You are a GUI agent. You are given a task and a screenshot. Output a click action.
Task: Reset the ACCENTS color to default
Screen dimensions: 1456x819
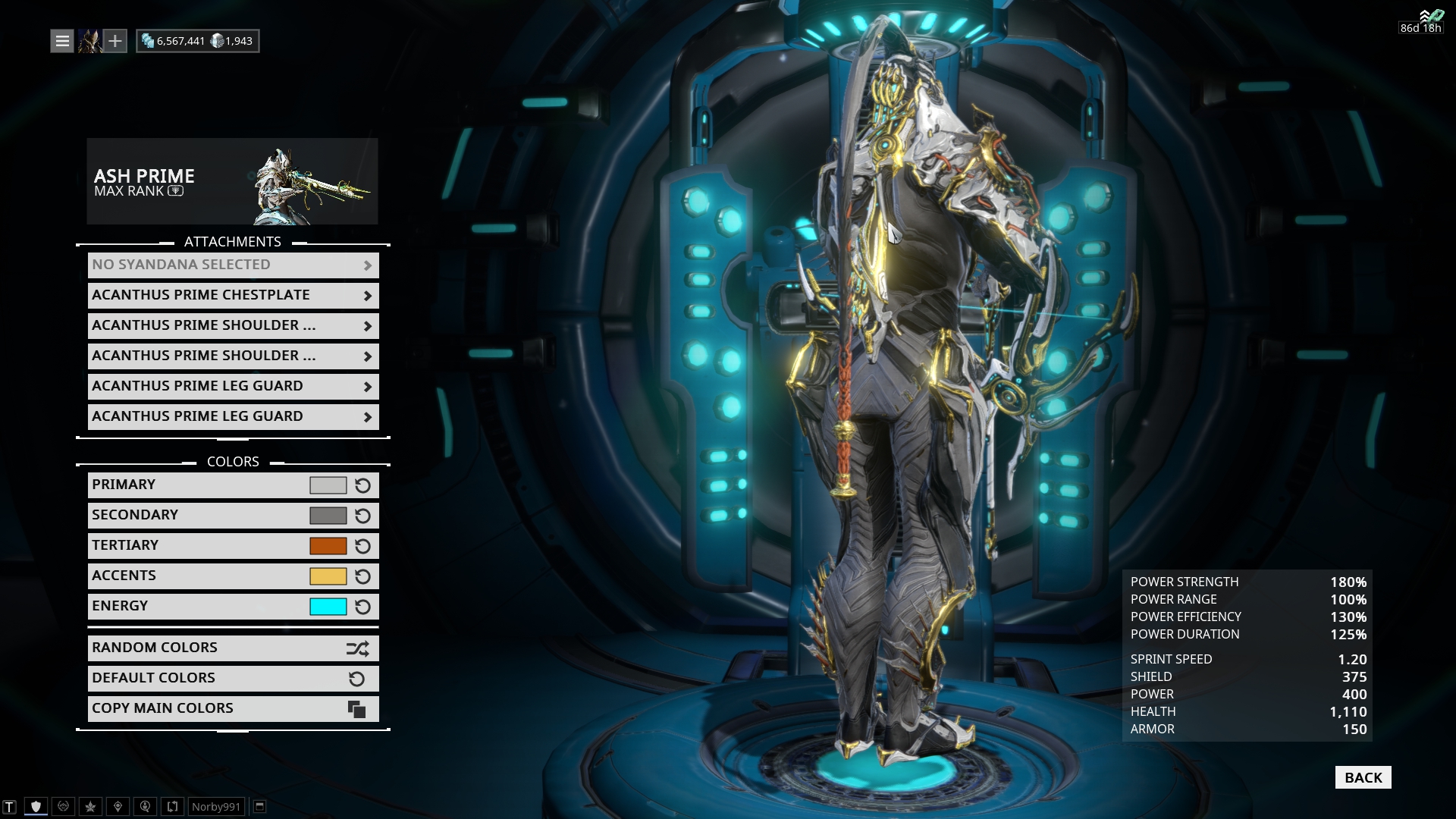(x=362, y=576)
